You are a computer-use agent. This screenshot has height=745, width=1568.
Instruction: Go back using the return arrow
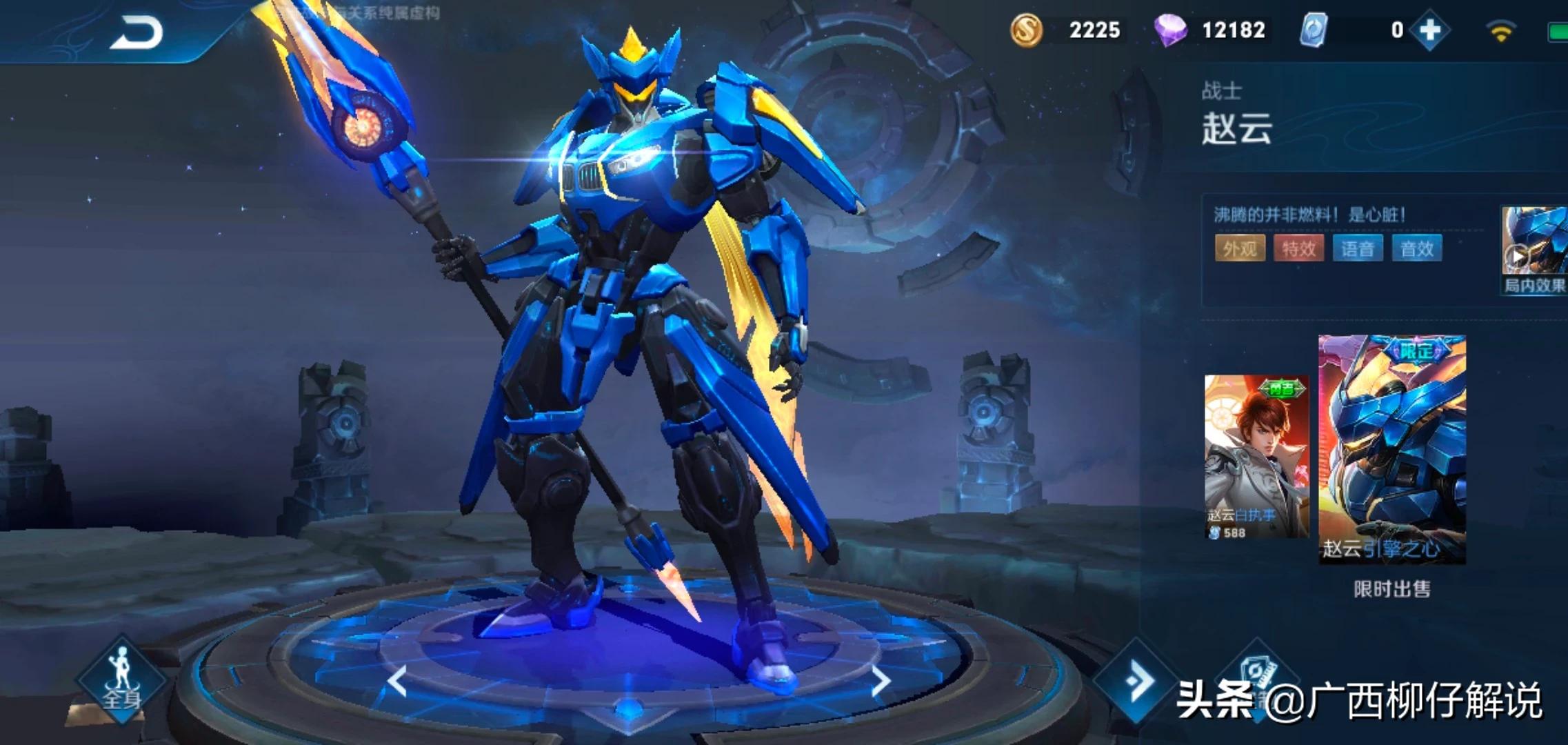point(137,33)
